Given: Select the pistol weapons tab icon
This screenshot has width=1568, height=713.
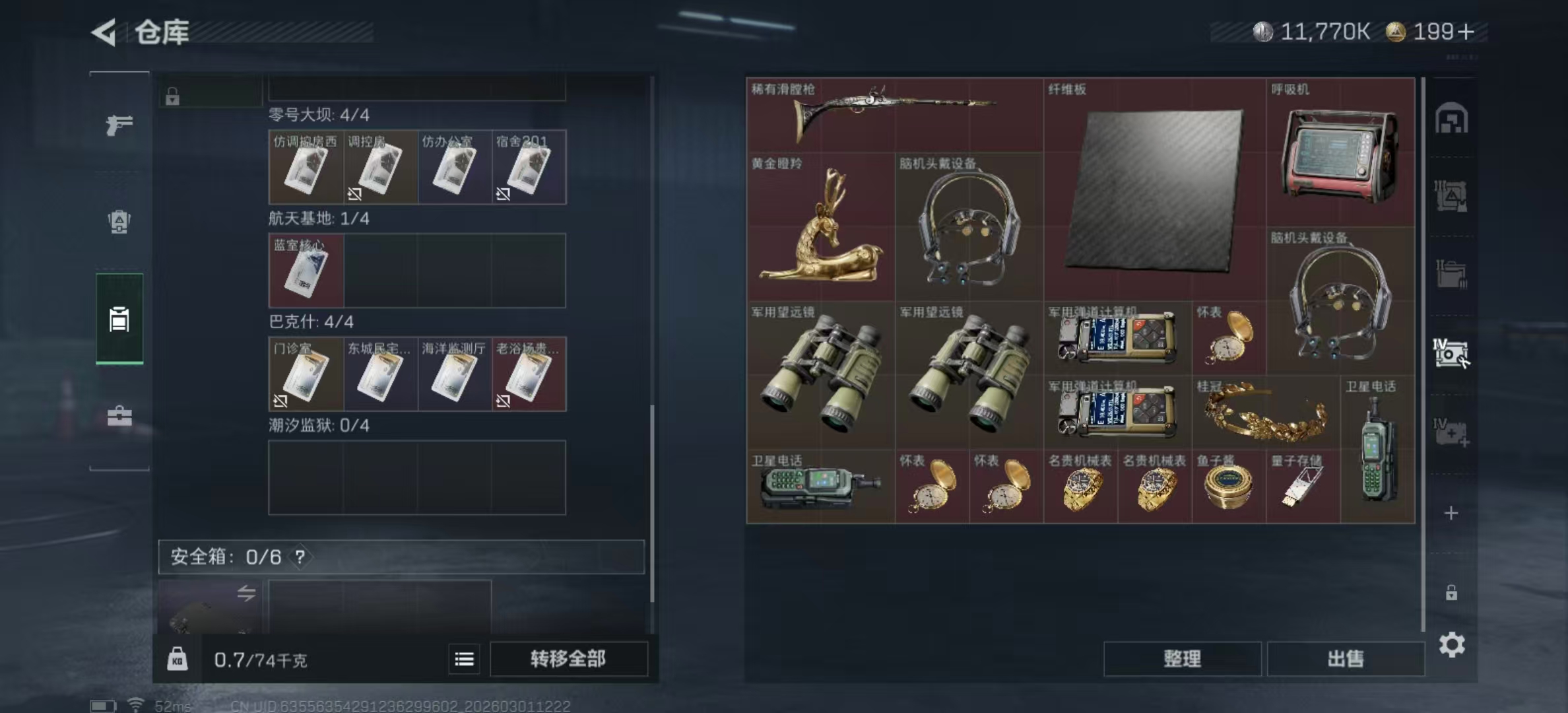Looking at the screenshot, I should pyautogui.click(x=119, y=125).
